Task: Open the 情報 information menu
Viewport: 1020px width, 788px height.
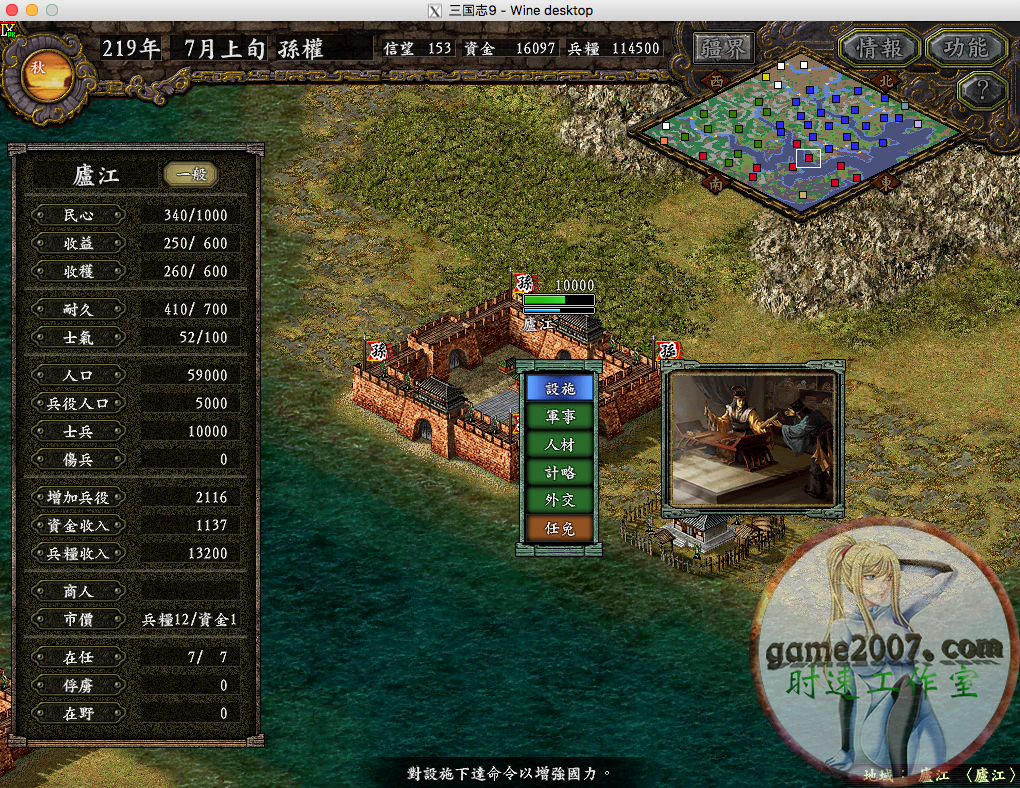Action: tap(879, 47)
